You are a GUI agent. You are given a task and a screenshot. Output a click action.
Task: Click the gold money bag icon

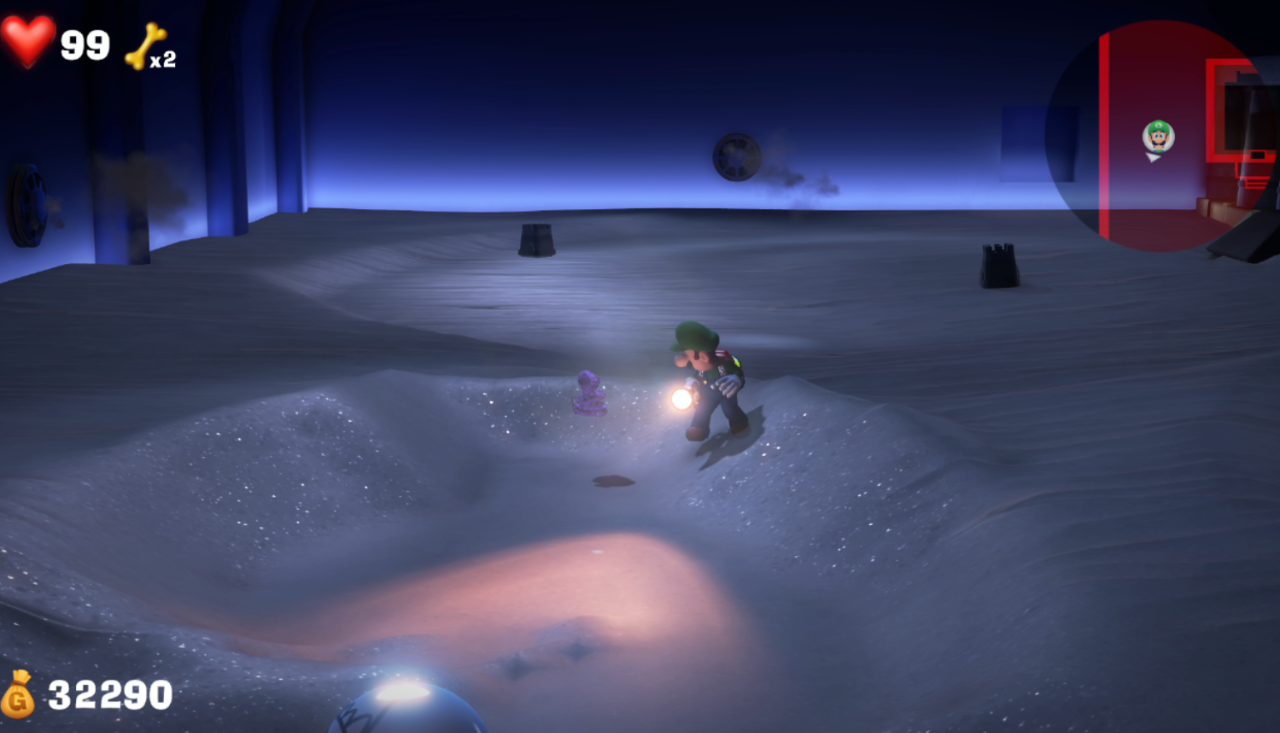[x=18, y=694]
